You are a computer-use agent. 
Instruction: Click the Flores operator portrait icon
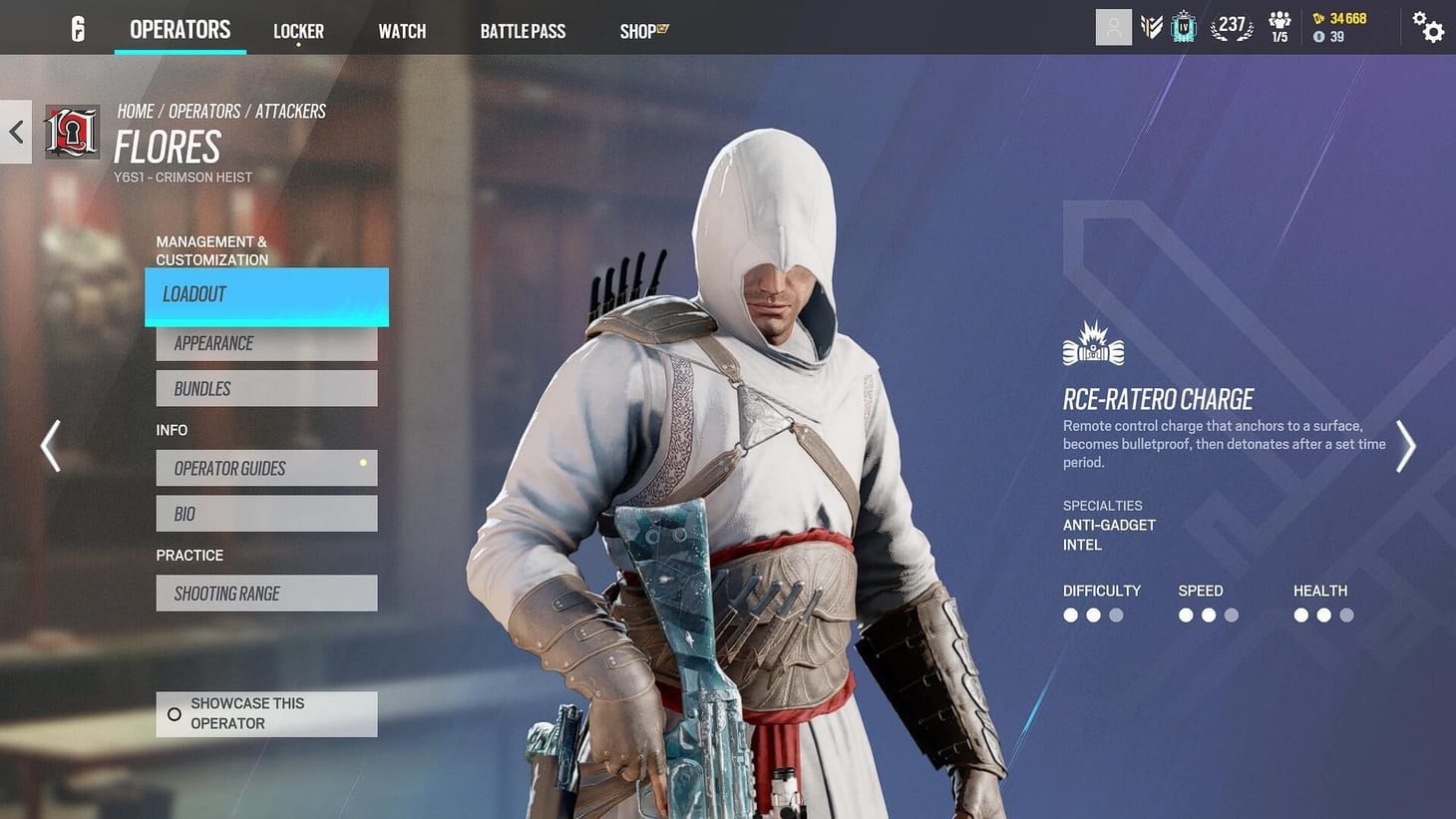[71, 131]
